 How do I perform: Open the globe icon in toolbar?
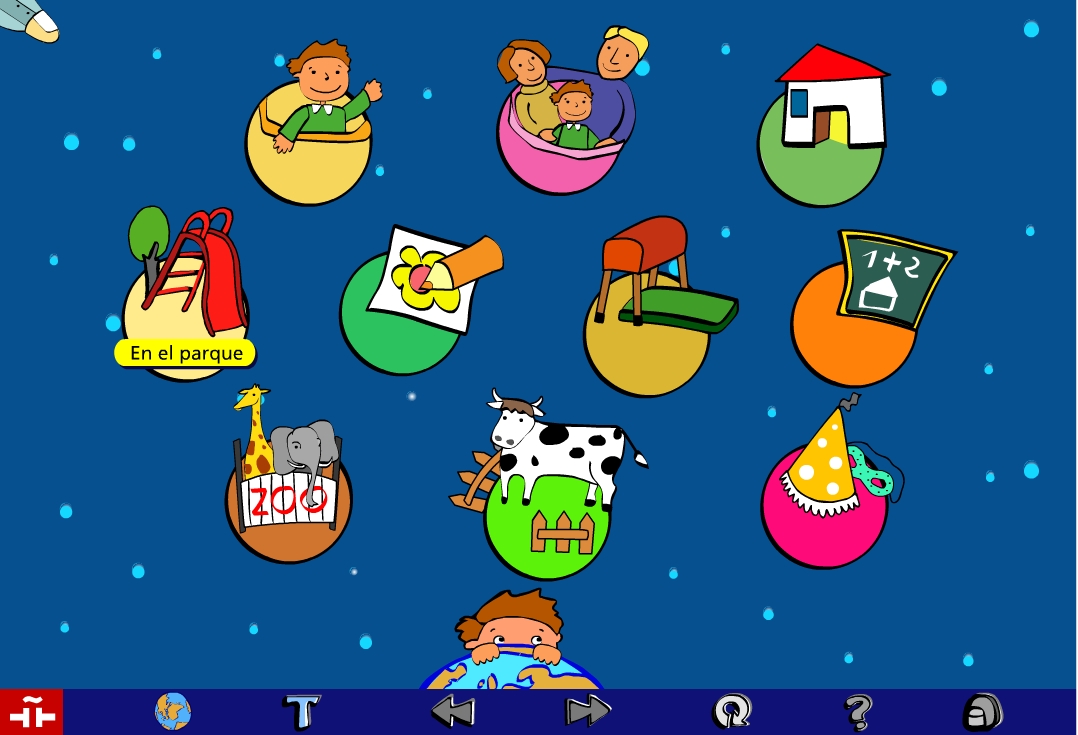click(173, 712)
